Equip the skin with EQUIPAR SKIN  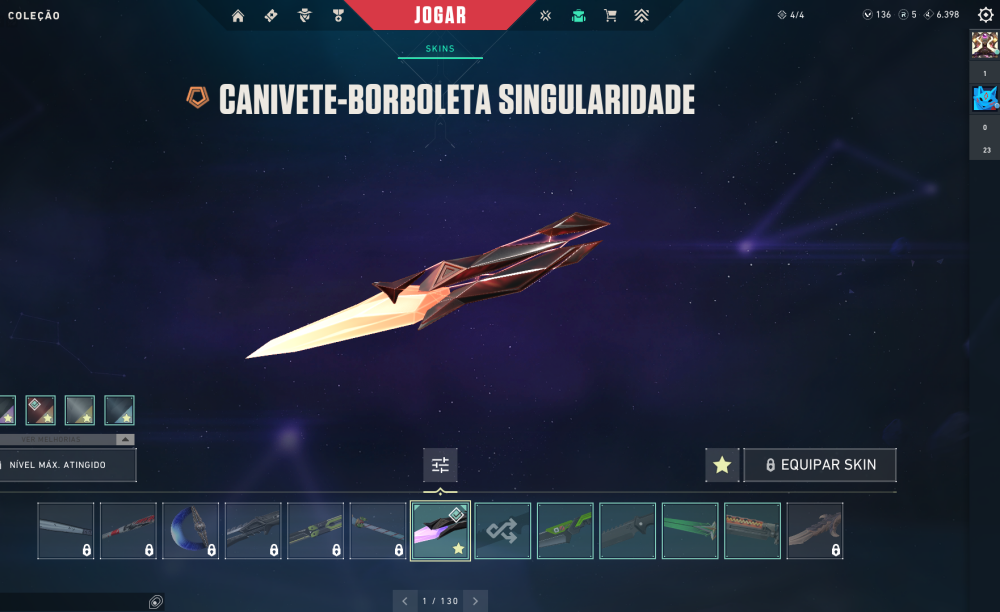click(820, 465)
